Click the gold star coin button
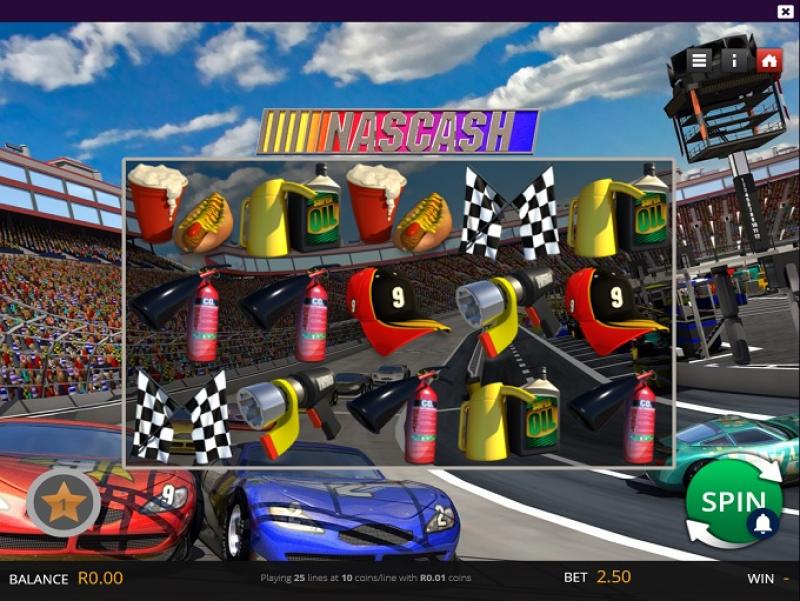Image resolution: width=800 pixels, height=601 pixels. (x=62, y=501)
